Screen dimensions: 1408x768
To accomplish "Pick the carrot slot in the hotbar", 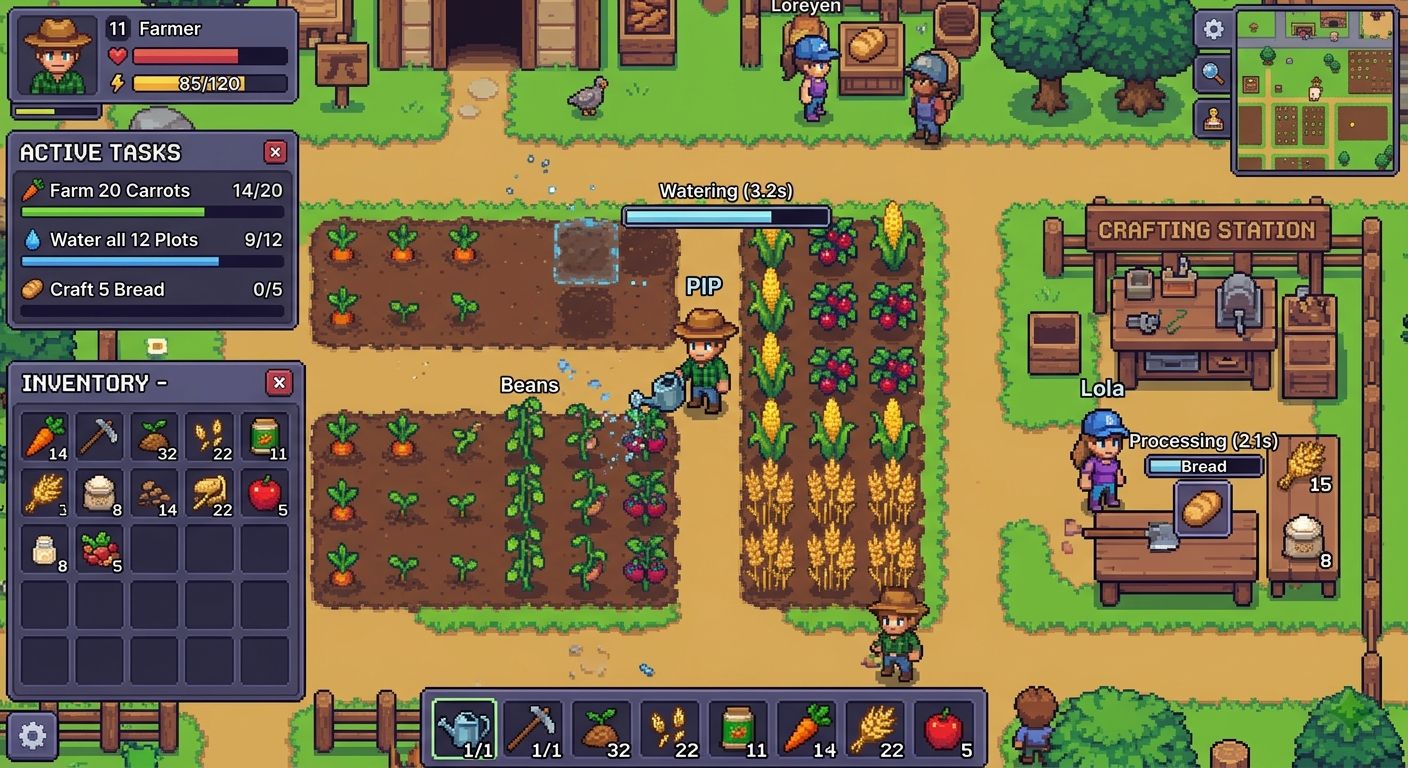I will (x=808, y=729).
